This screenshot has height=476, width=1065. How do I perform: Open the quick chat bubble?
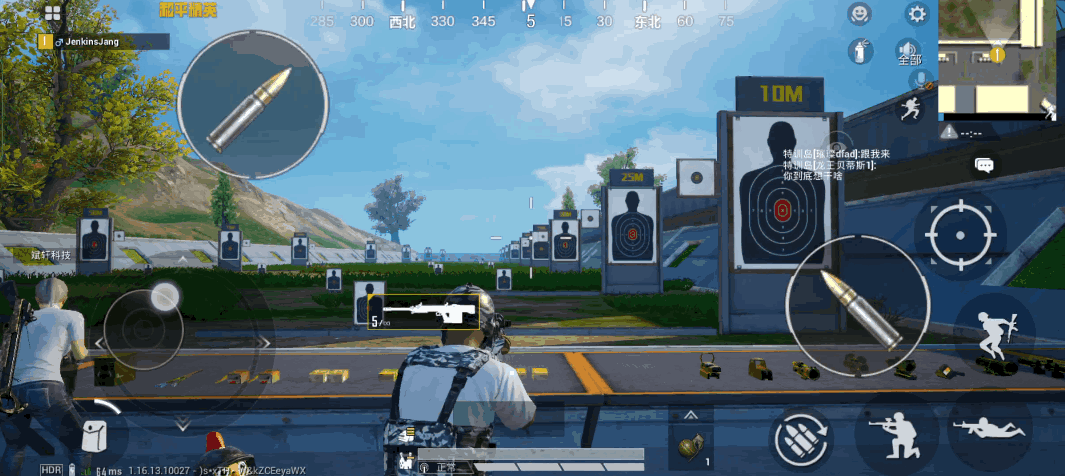click(x=984, y=165)
